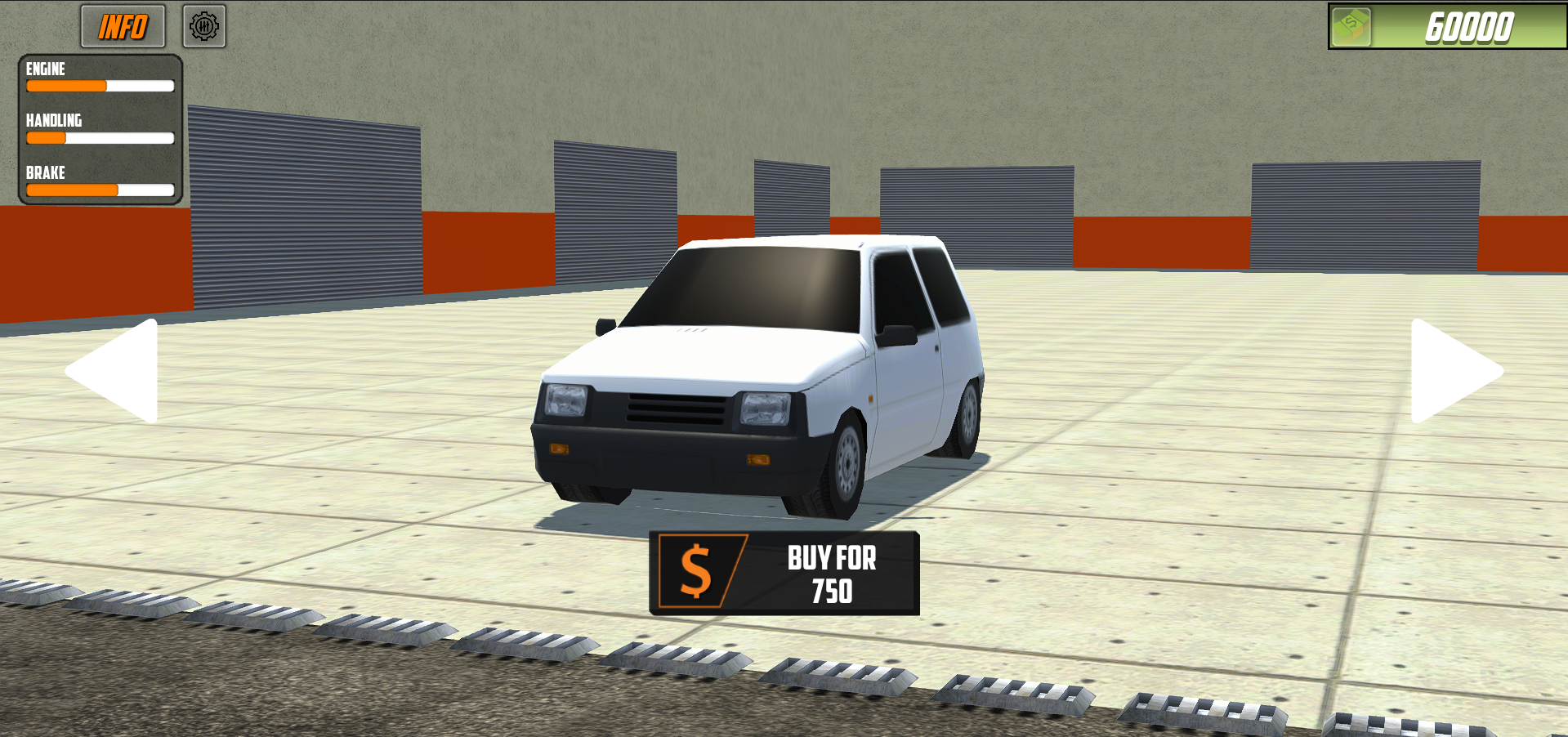This screenshot has height=737, width=1568.
Task: Click the cash stack icon near the money counter
Action: pos(1352,27)
